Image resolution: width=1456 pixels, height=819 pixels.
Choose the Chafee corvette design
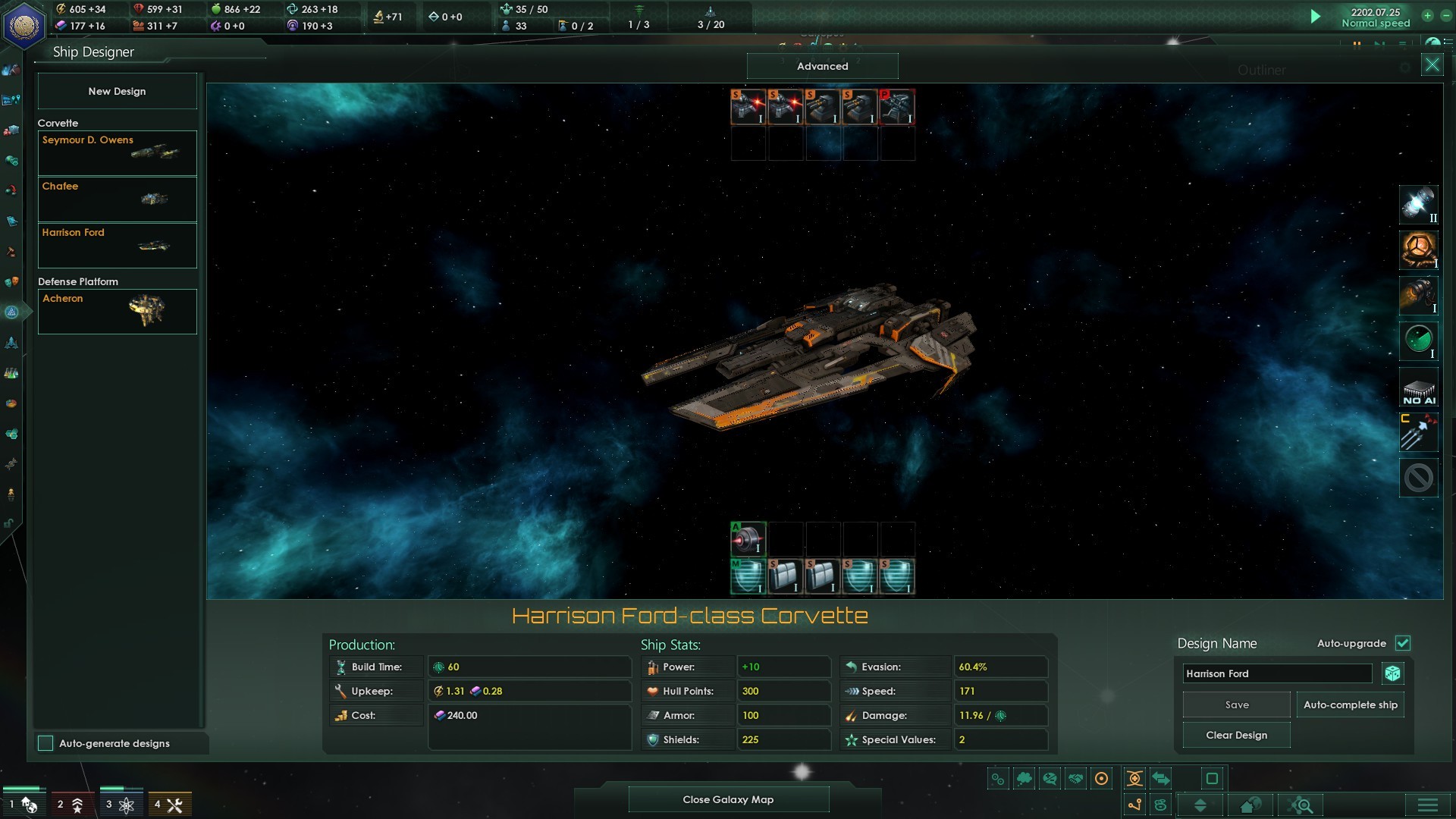pos(117,199)
